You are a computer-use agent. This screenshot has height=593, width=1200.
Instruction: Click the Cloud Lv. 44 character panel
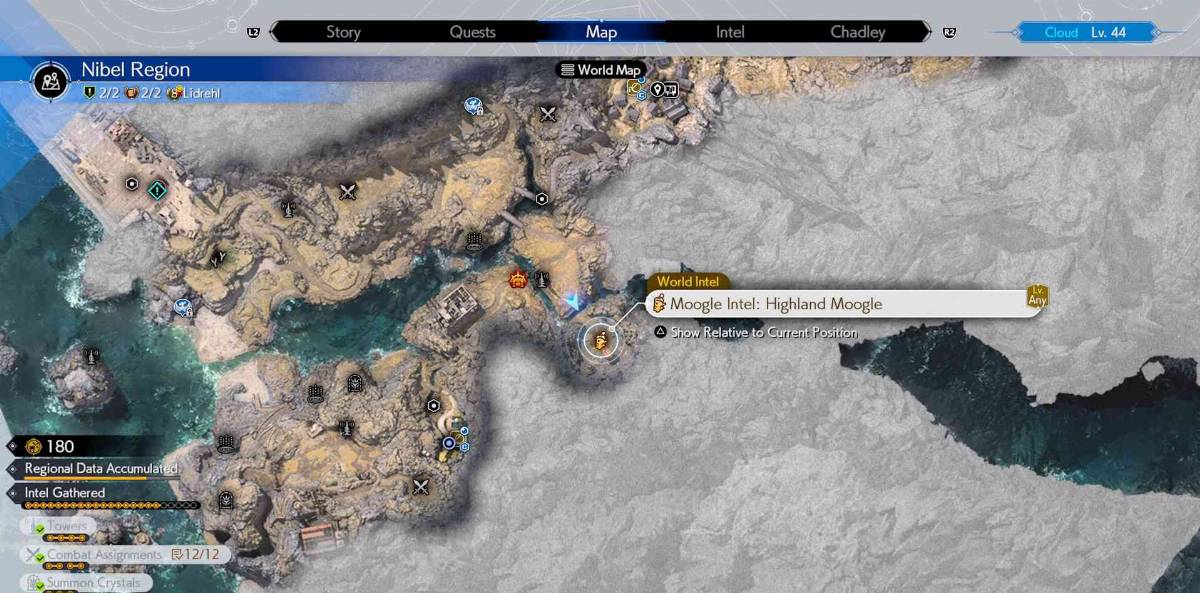1085,32
